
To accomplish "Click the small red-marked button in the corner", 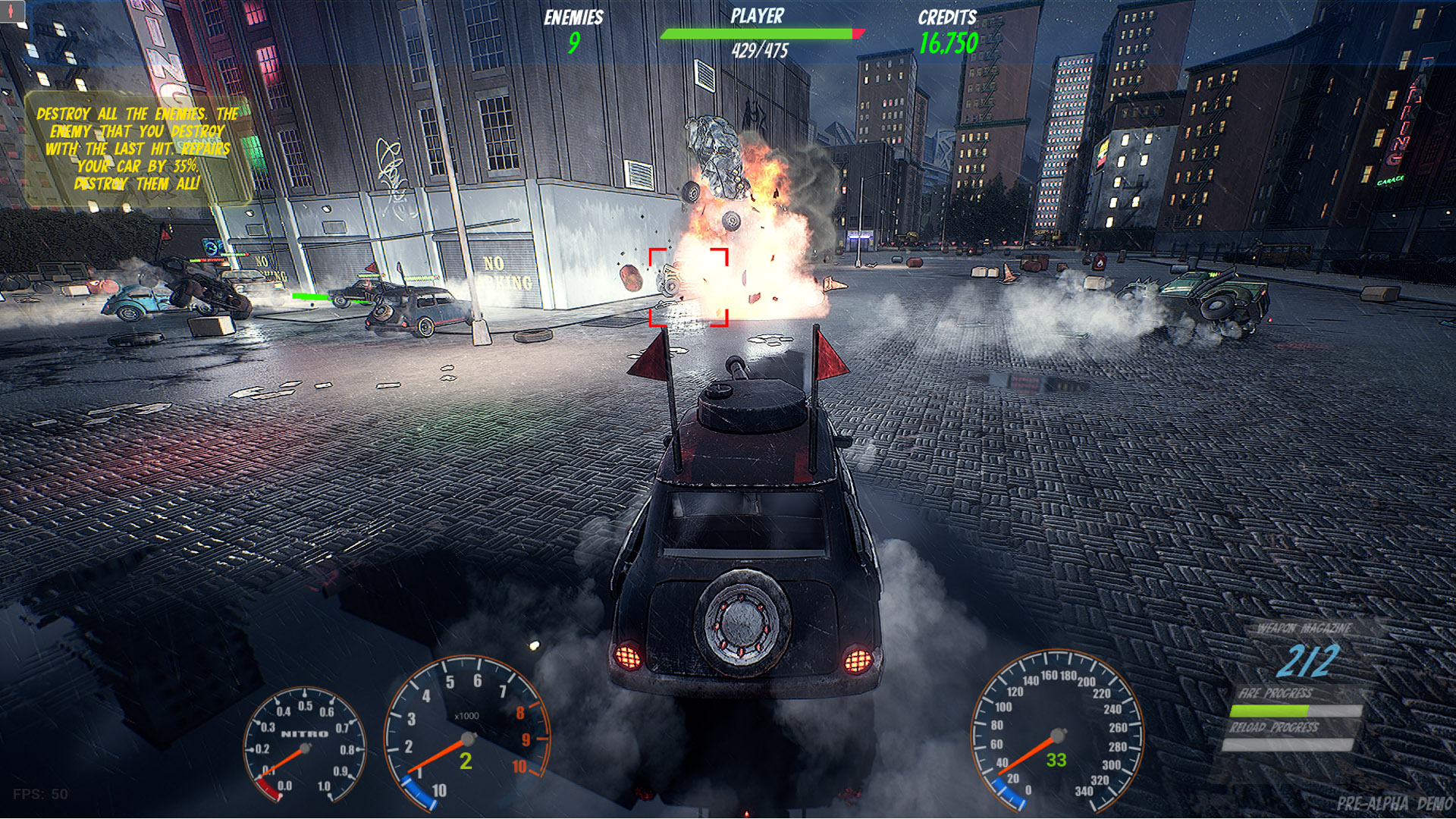I will point(12,11).
